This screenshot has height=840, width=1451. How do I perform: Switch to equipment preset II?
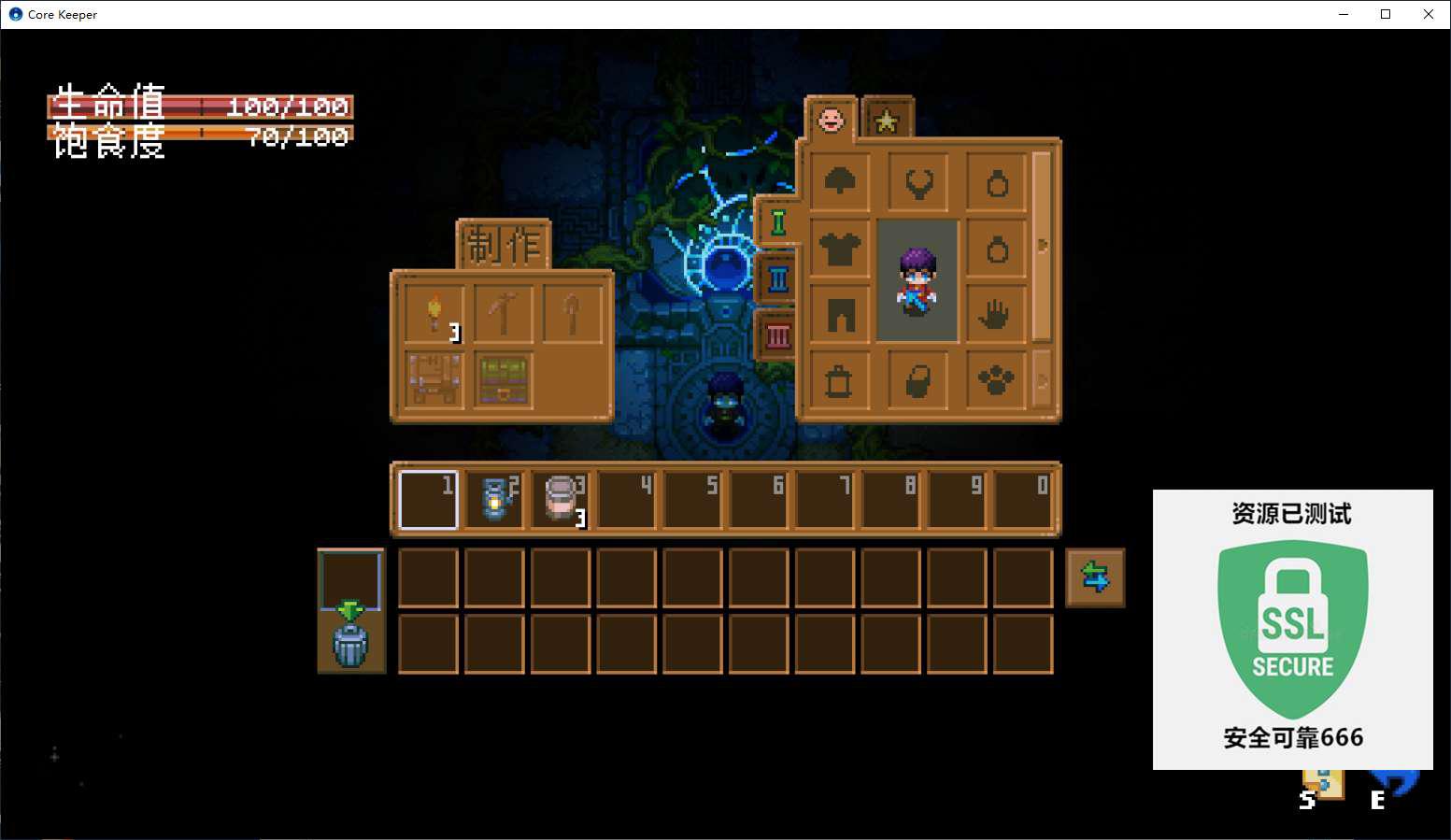click(x=777, y=278)
